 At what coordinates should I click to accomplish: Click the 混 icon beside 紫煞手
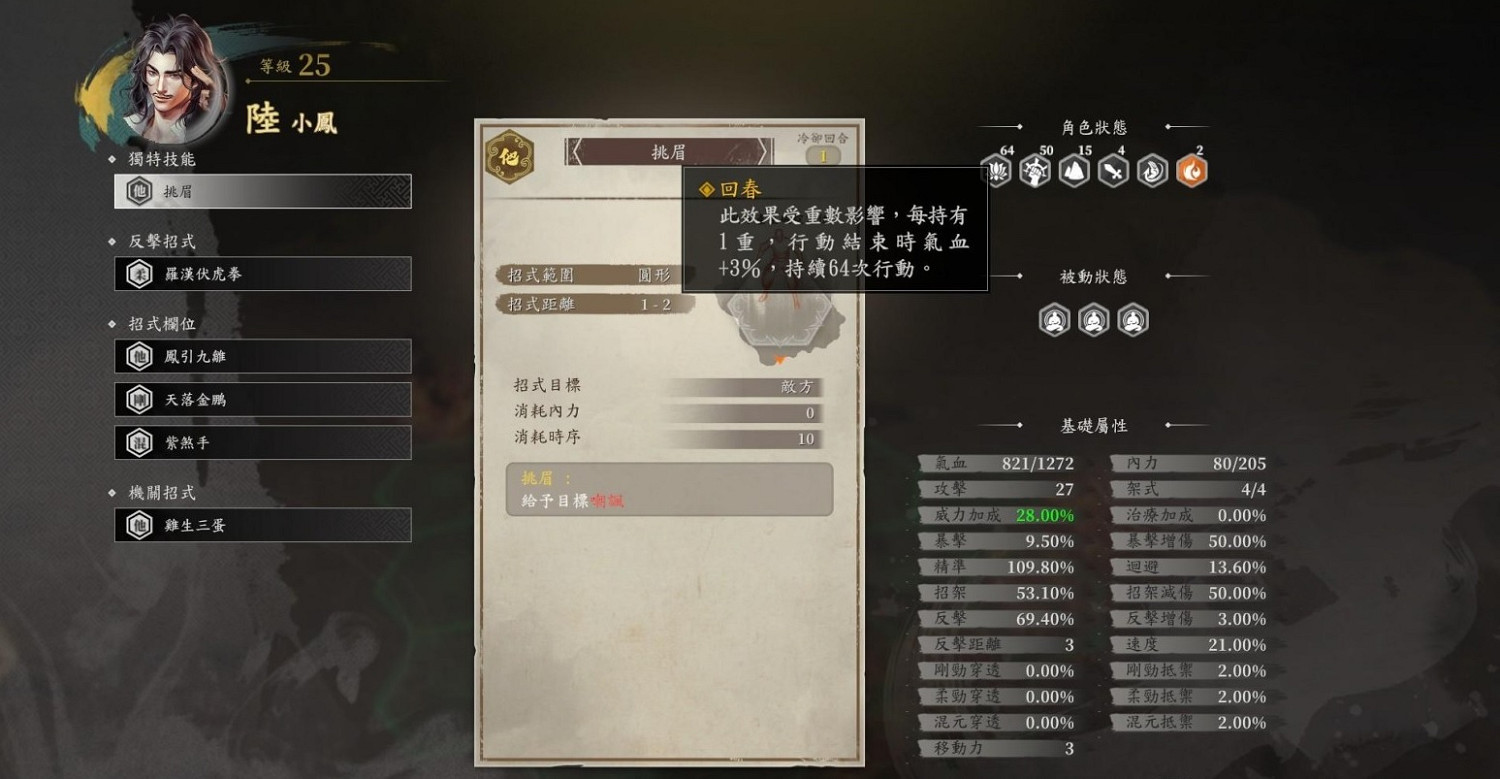139,441
